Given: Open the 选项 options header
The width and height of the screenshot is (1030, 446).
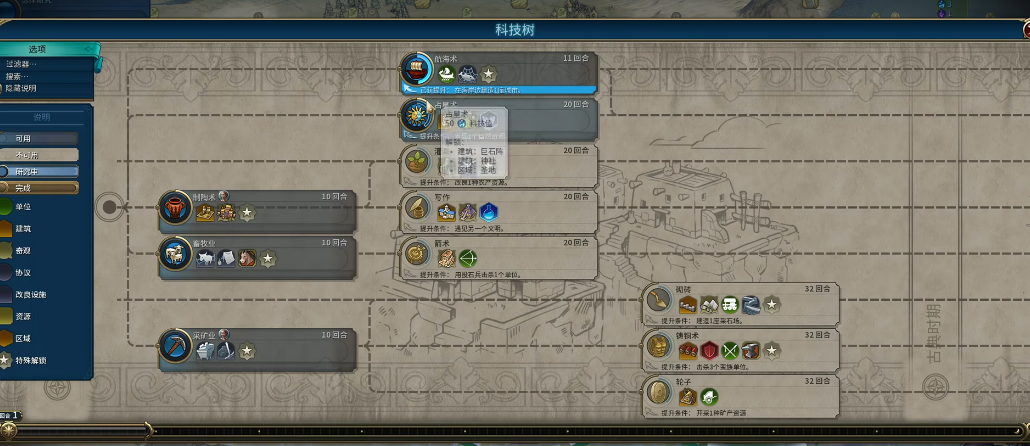Looking at the screenshot, I should [48, 49].
